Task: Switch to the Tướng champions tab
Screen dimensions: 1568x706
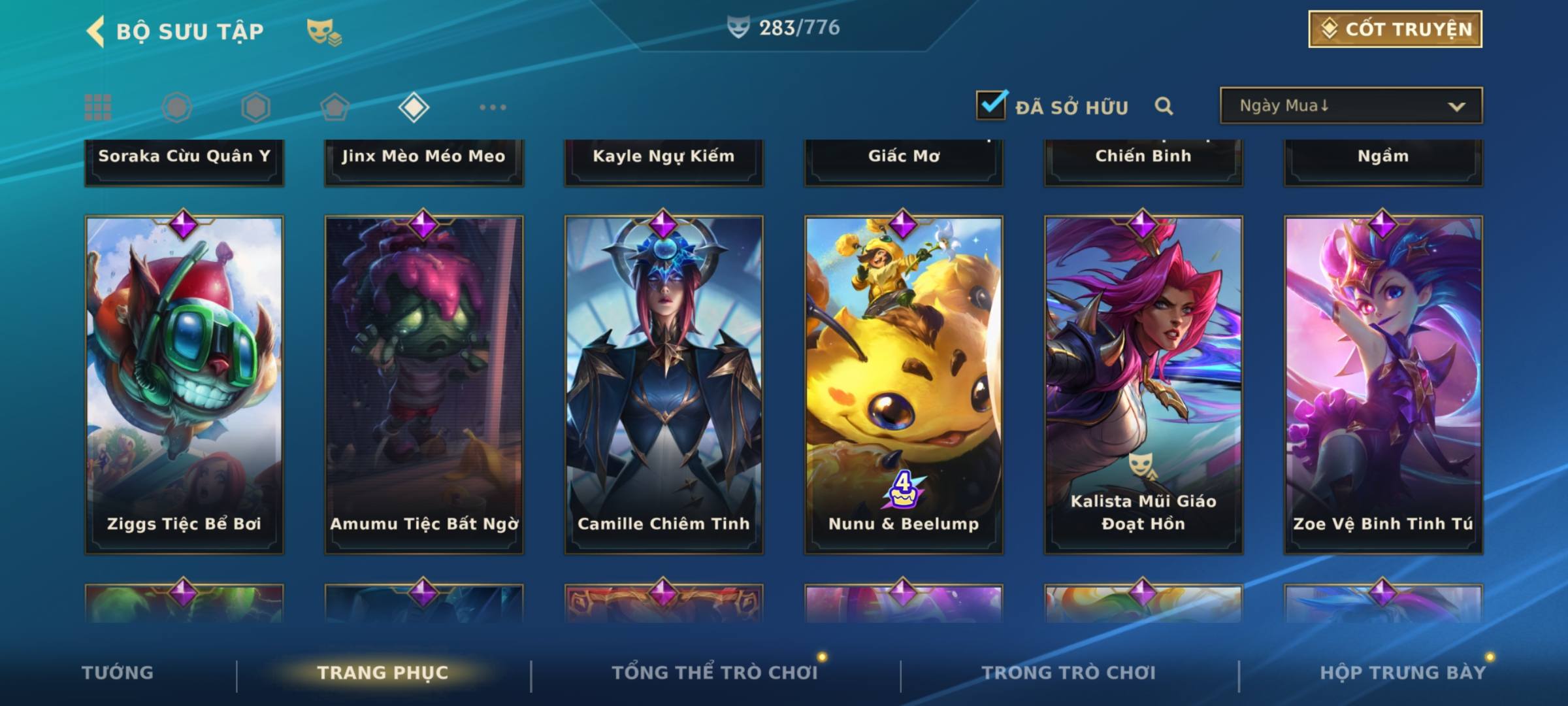Action: [118, 673]
